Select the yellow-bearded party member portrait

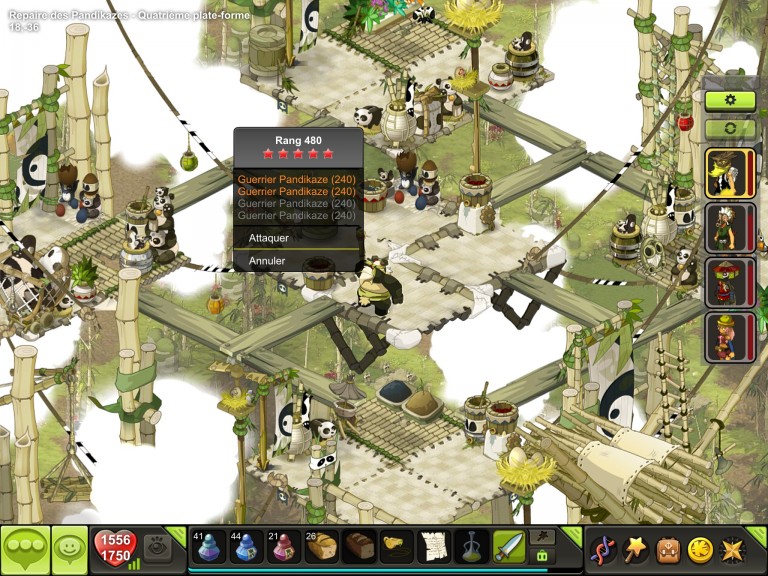pos(728,173)
